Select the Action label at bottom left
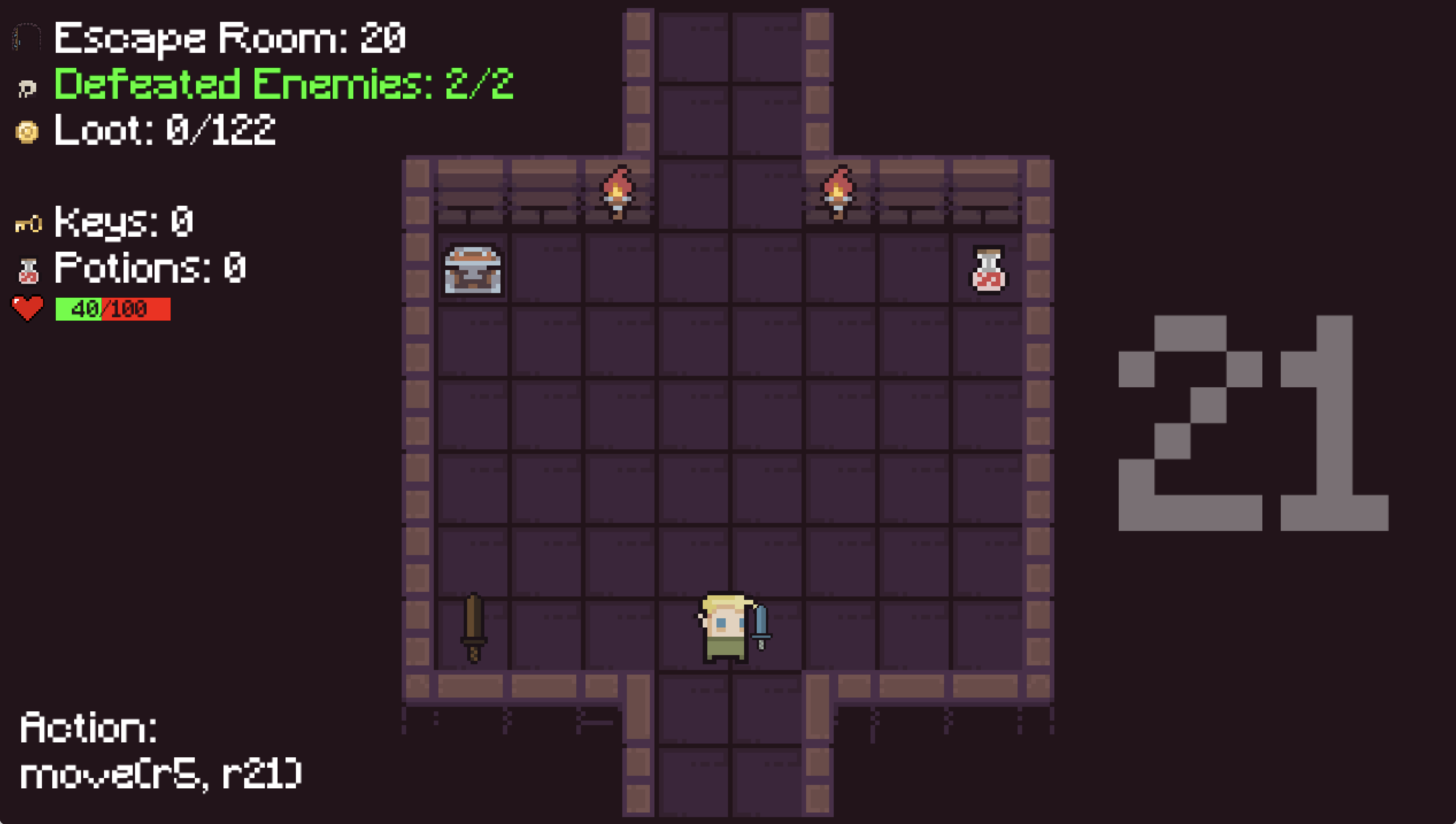This screenshot has height=824, width=1456. 87,729
